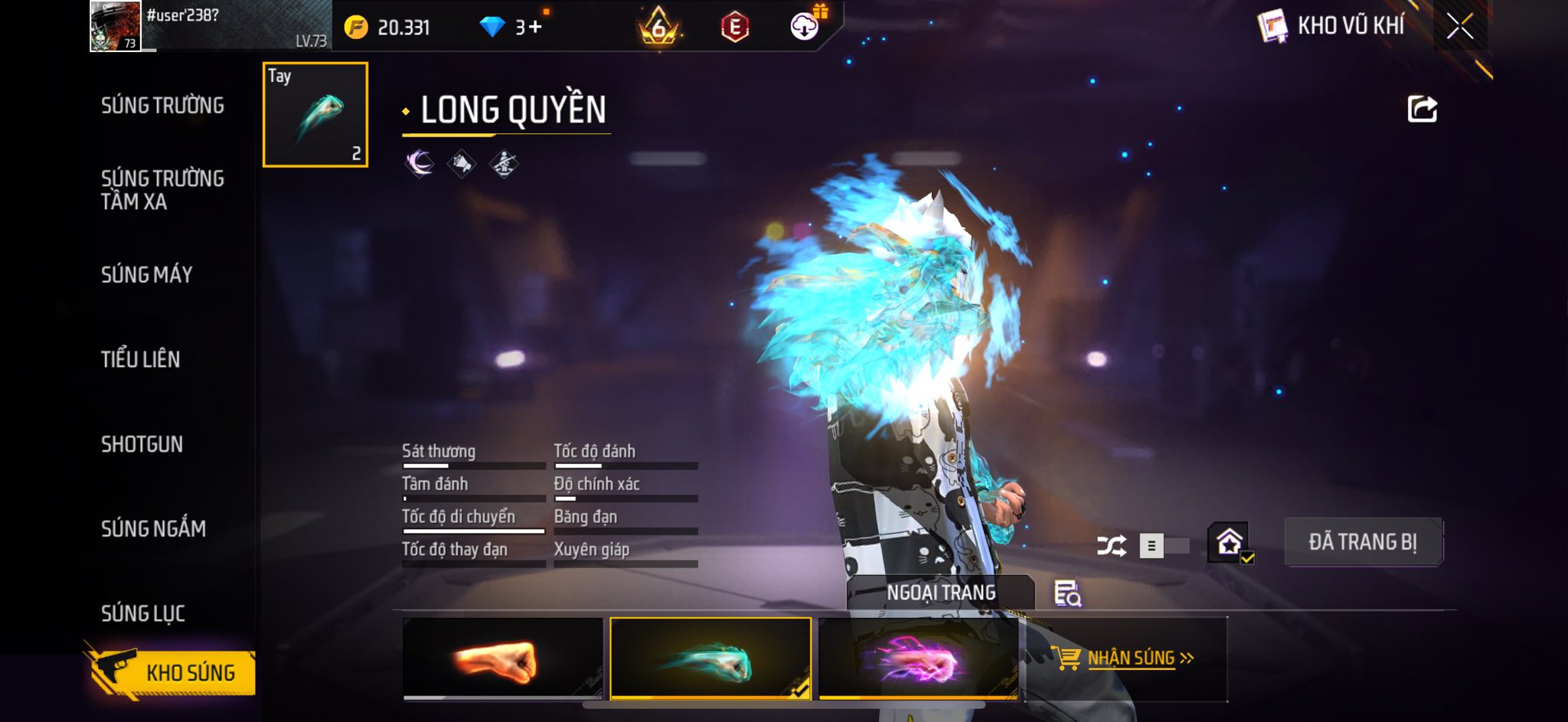1568x722 pixels.
Task: Open the cloud download gift icon
Action: pyautogui.click(x=805, y=27)
